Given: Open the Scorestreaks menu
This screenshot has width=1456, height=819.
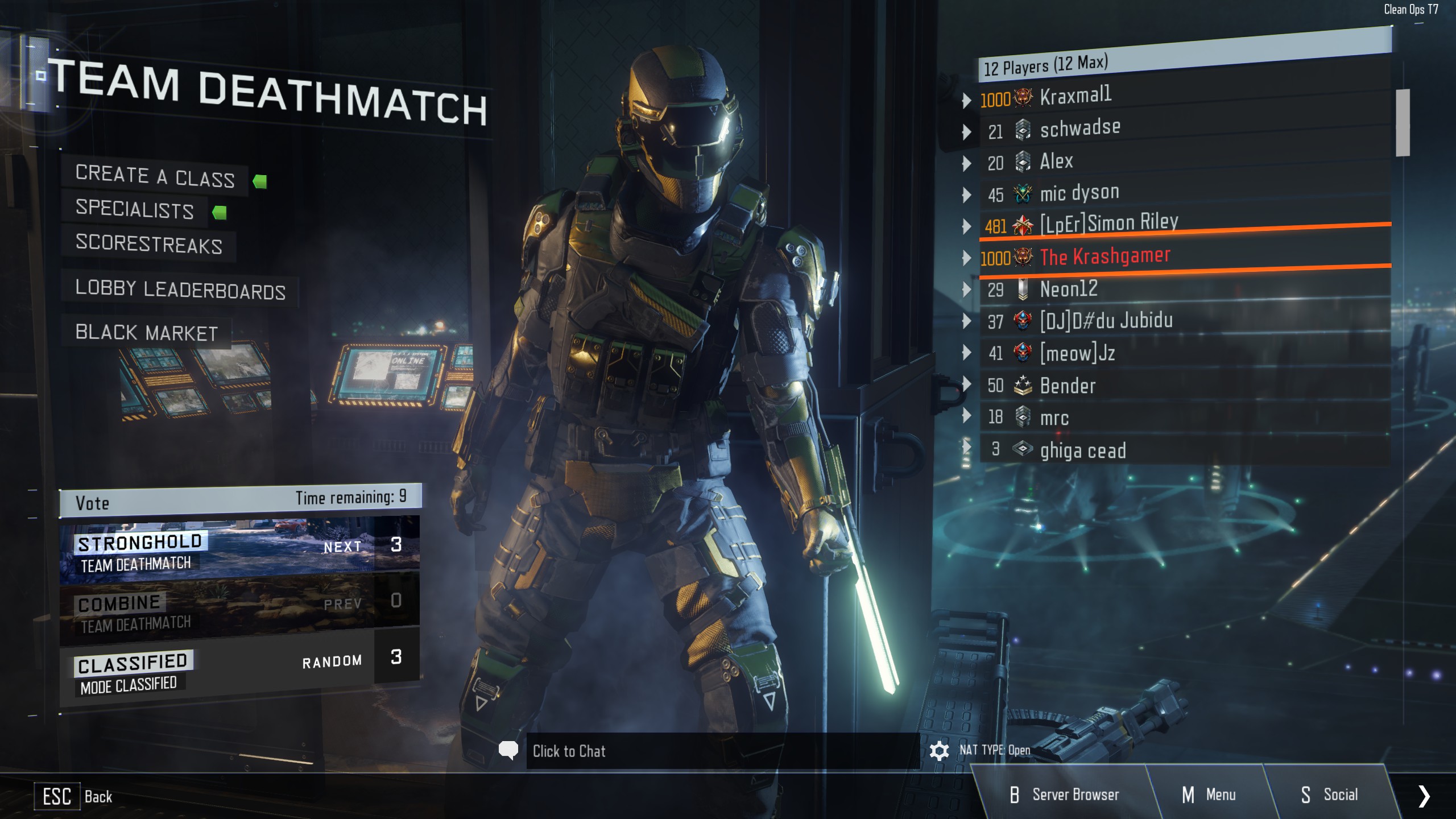Looking at the screenshot, I should (148, 244).
